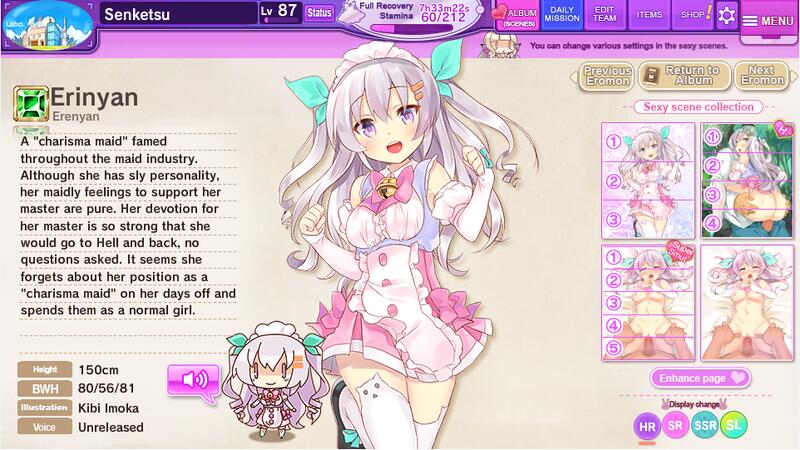Go to Previous Eromon
Image resolution: width=800 pixels, height=450 pixels.
tap(607, 76)
